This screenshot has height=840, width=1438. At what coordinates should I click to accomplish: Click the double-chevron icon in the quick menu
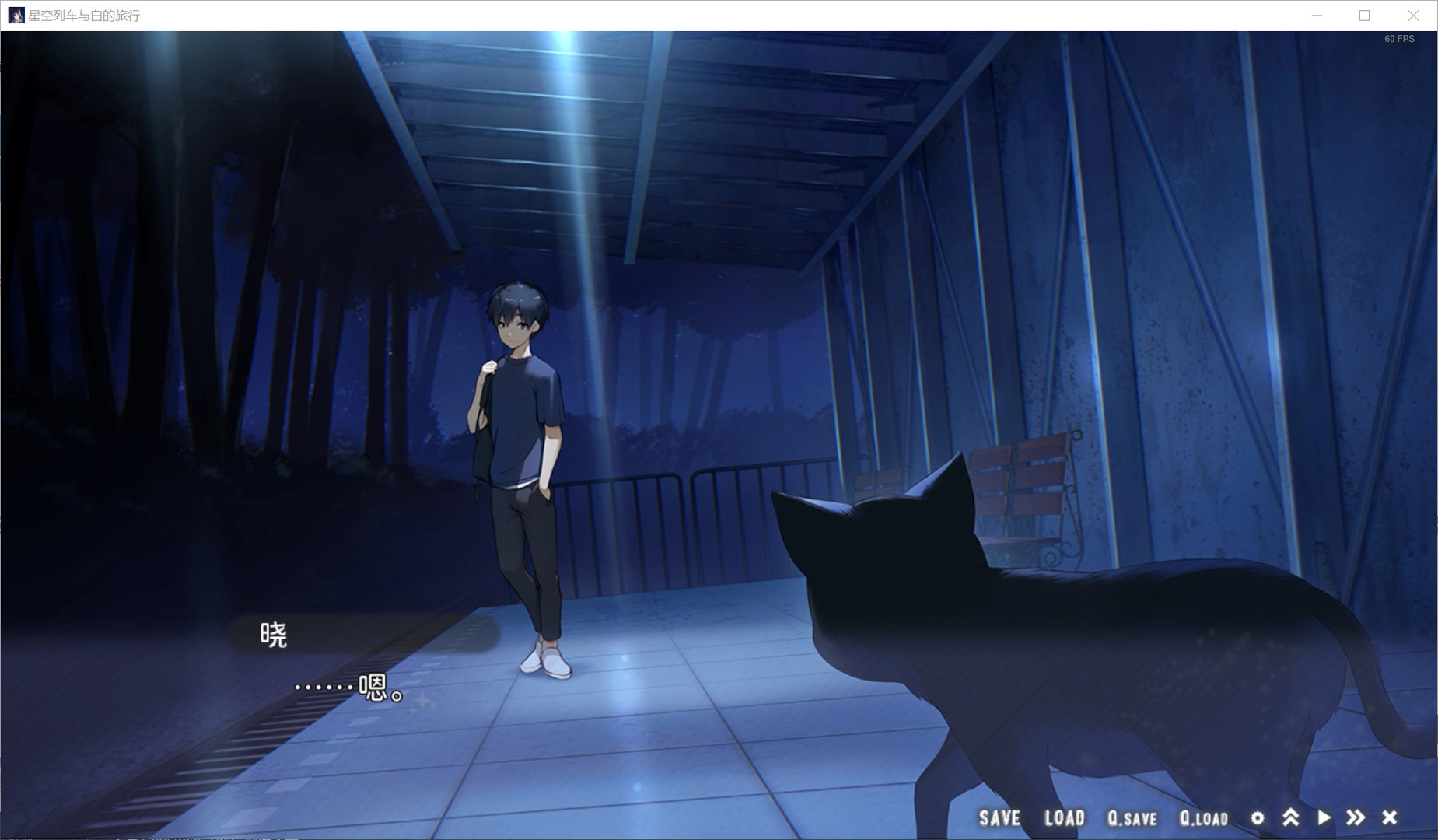point(1291,818)
